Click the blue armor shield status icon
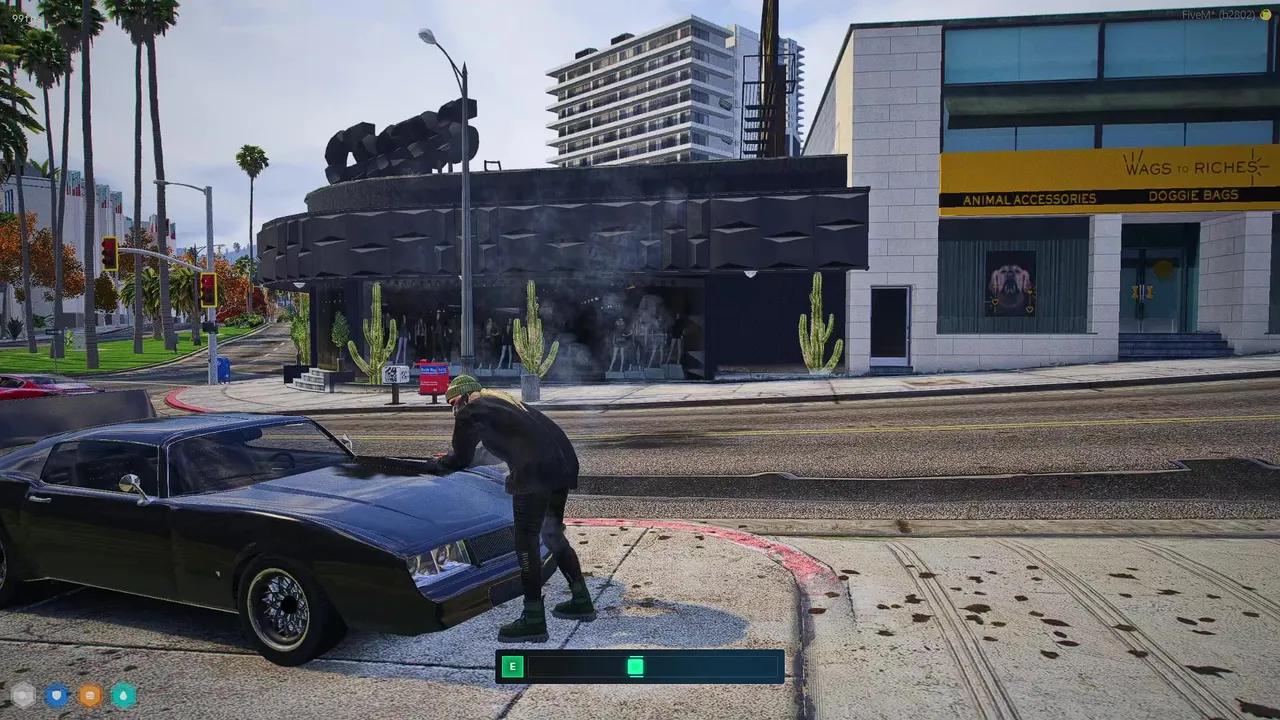 [x=57, y=694]
